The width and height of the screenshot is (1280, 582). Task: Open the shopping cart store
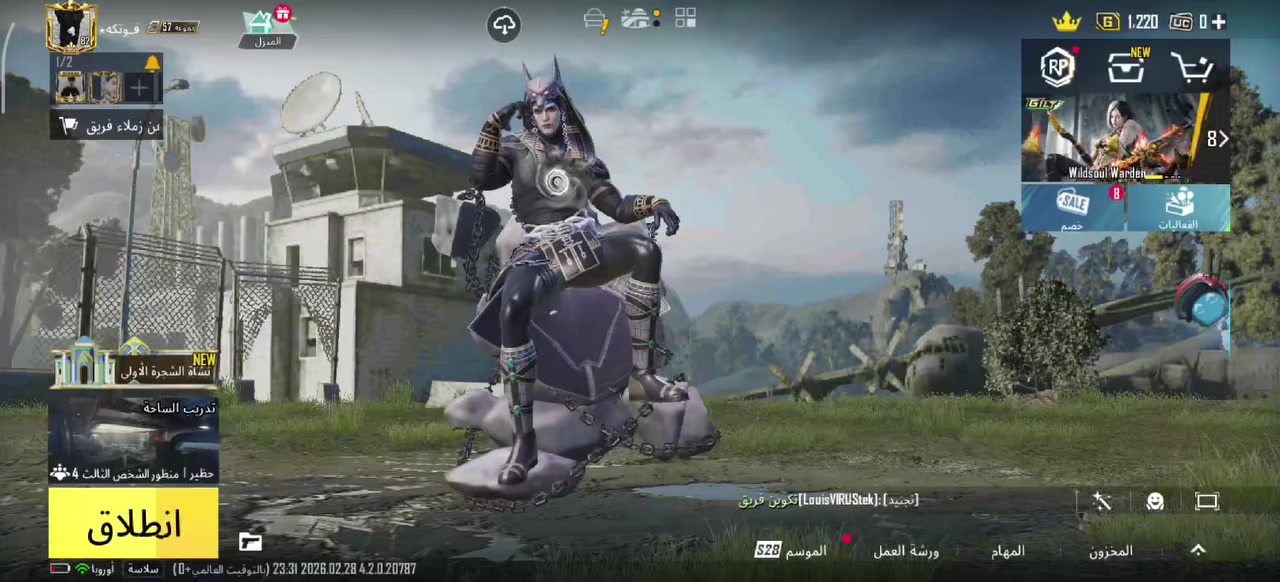1192,68
